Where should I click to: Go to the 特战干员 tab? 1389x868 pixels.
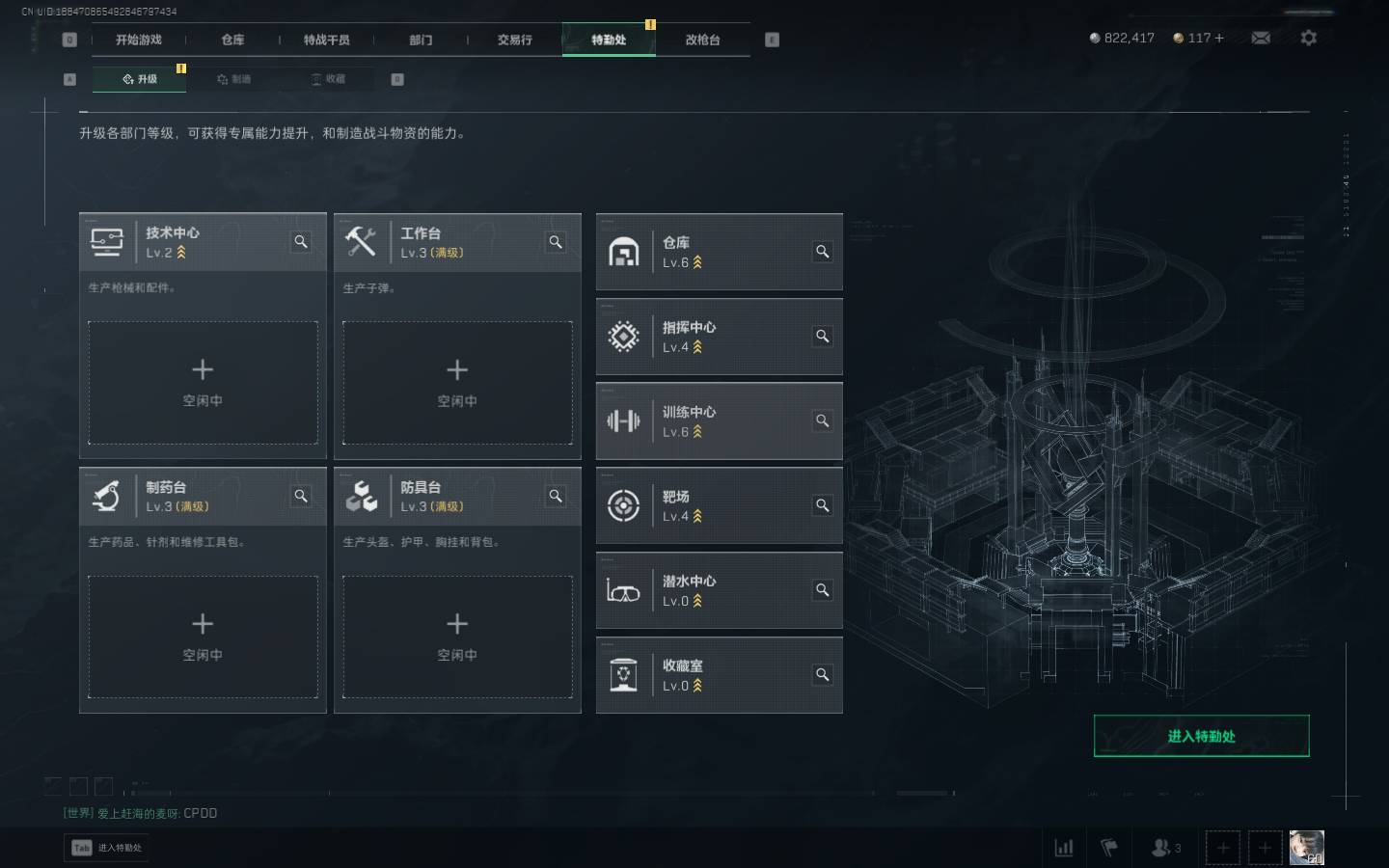click(x=326, y=40)
